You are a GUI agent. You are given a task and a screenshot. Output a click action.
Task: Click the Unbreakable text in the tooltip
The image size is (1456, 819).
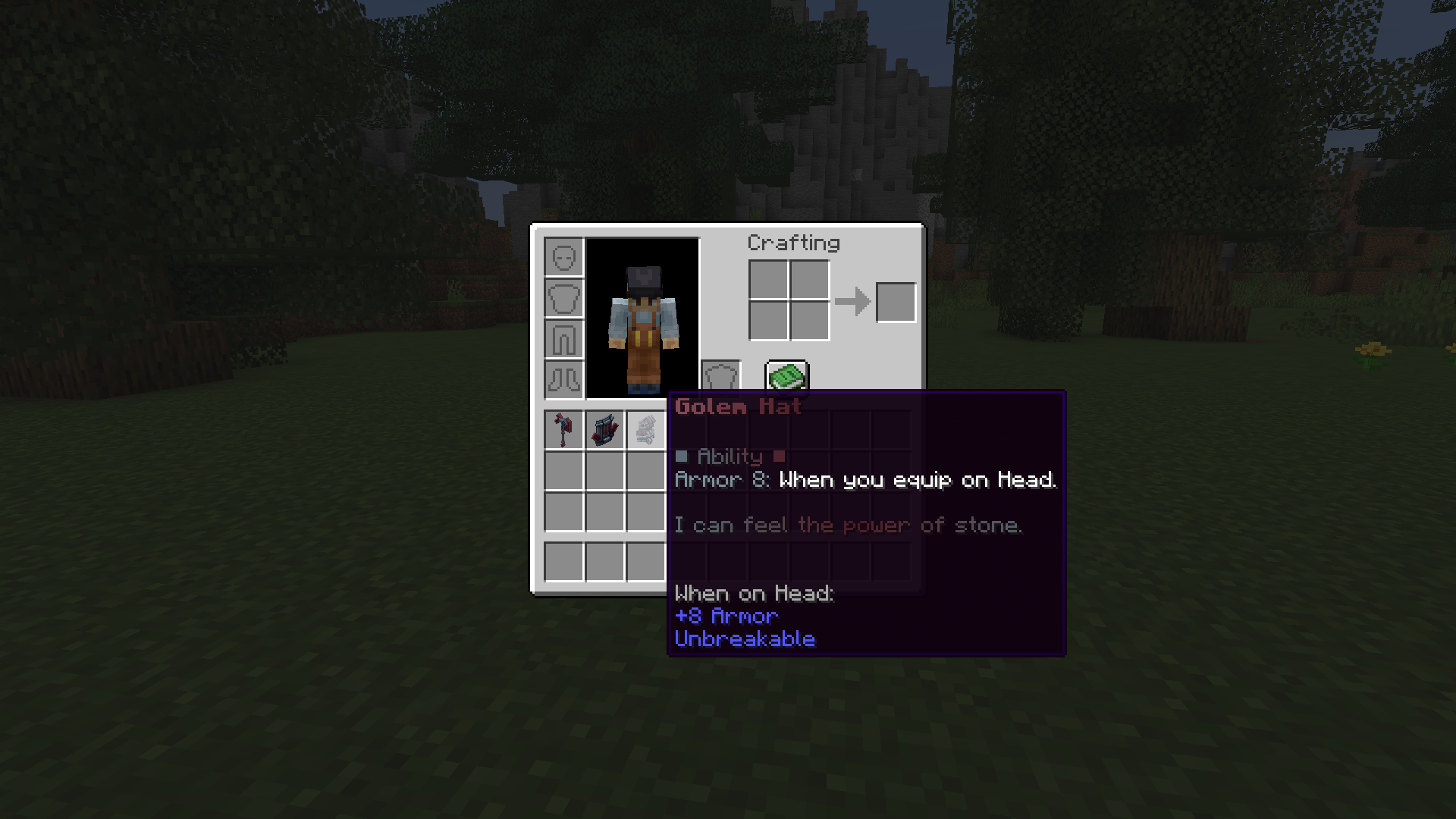745,639
